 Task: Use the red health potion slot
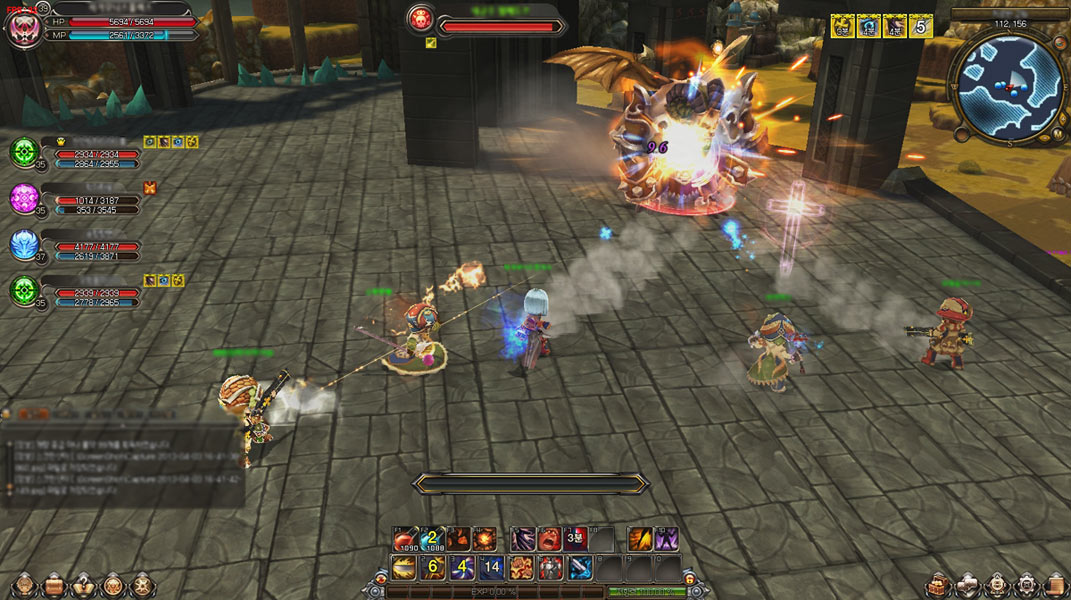tap(403, 540)
